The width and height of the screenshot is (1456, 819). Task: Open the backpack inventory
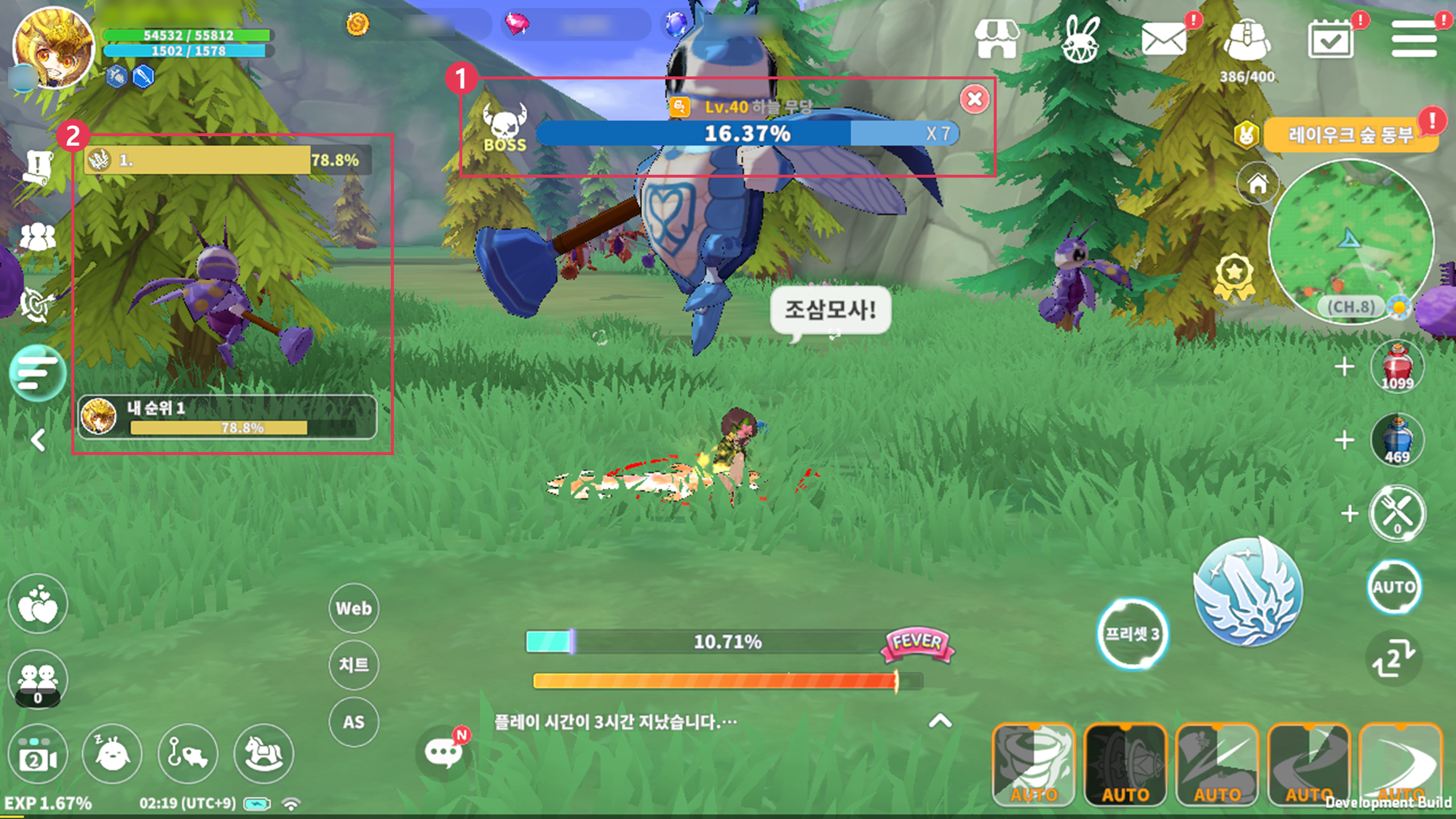[x=1247, y=41]
